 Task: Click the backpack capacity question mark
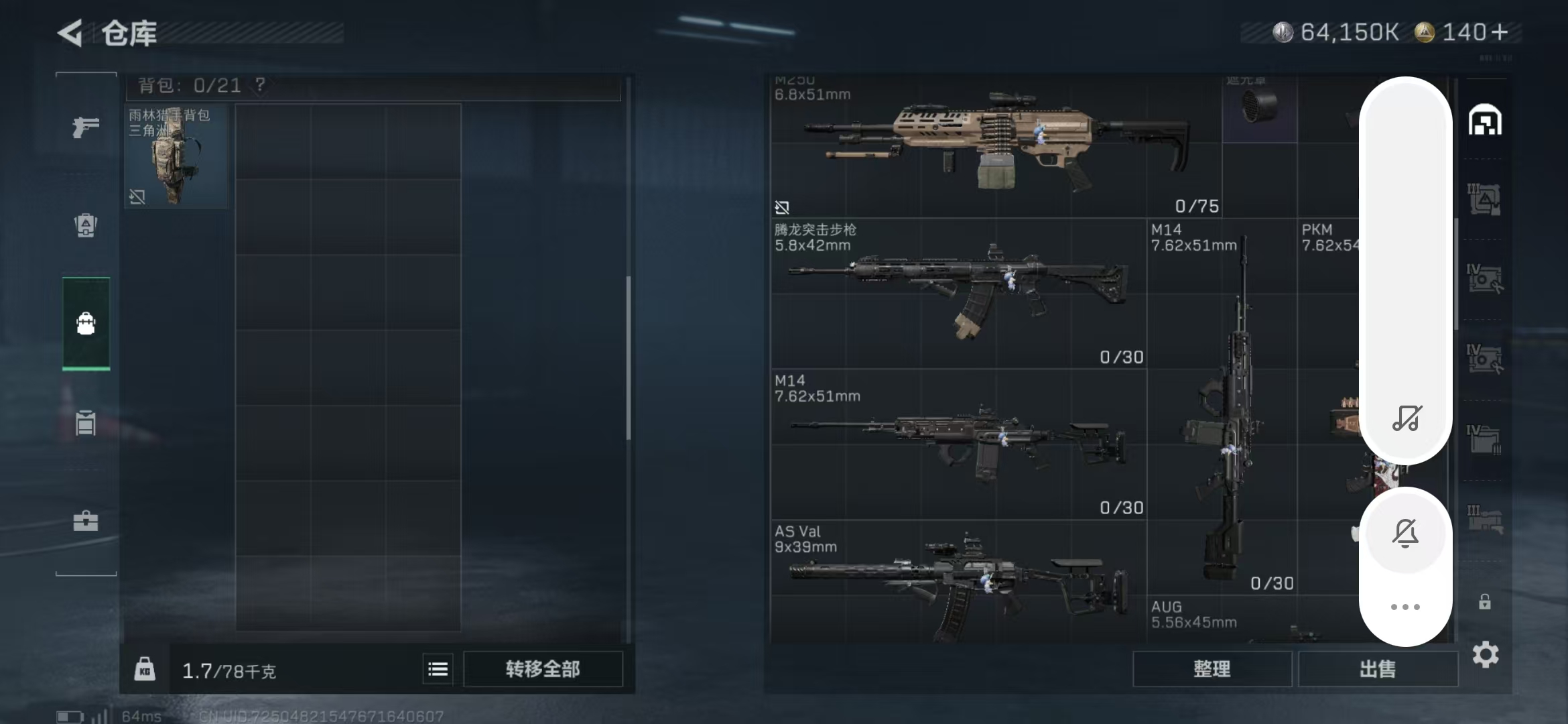(x=260, y=85)
